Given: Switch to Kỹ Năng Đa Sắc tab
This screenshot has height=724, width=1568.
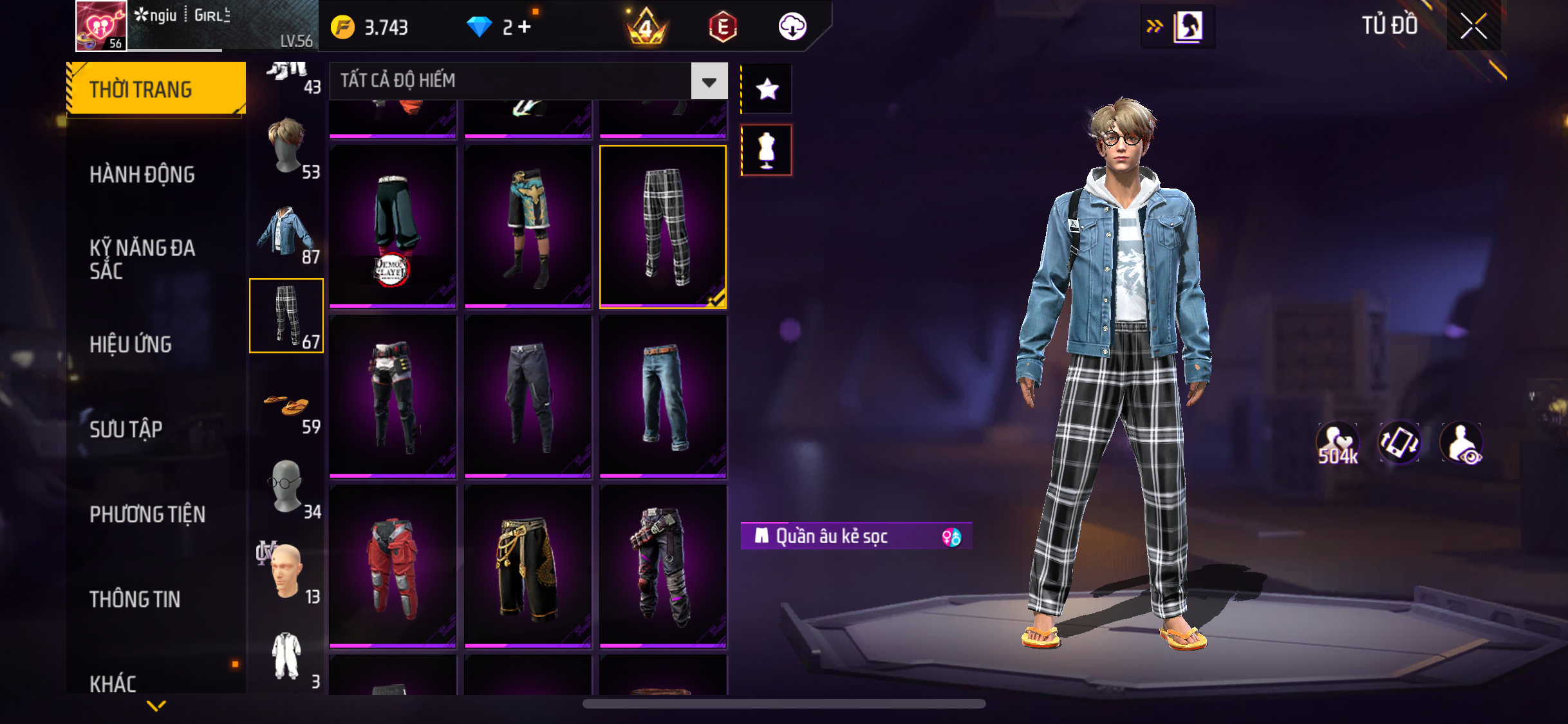Looking at the screenshot, I should [142, 259].
